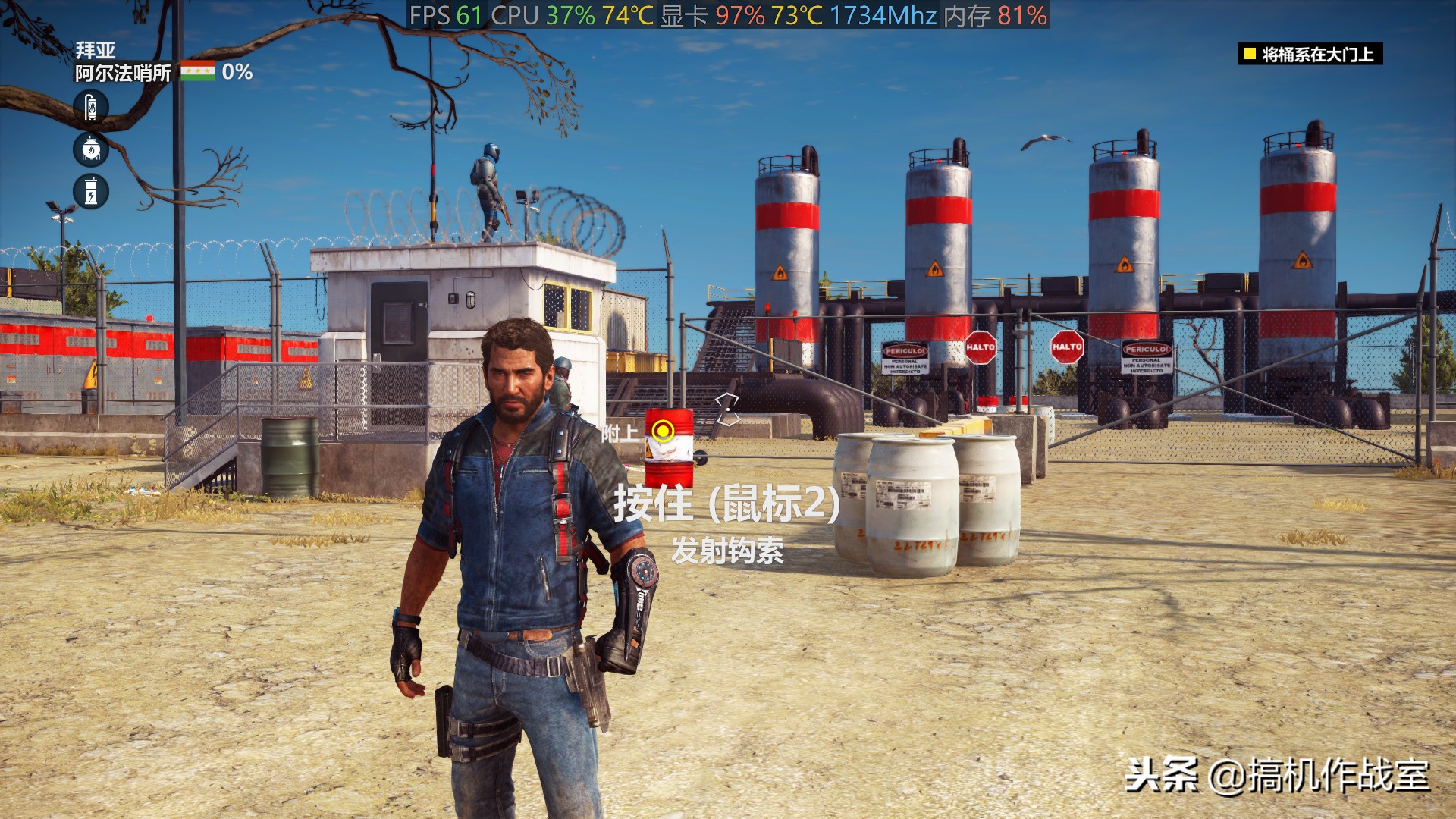Click the 阿尔法哨所 outpost name label
The image size is (1456, 819).
tap(123, 73)
